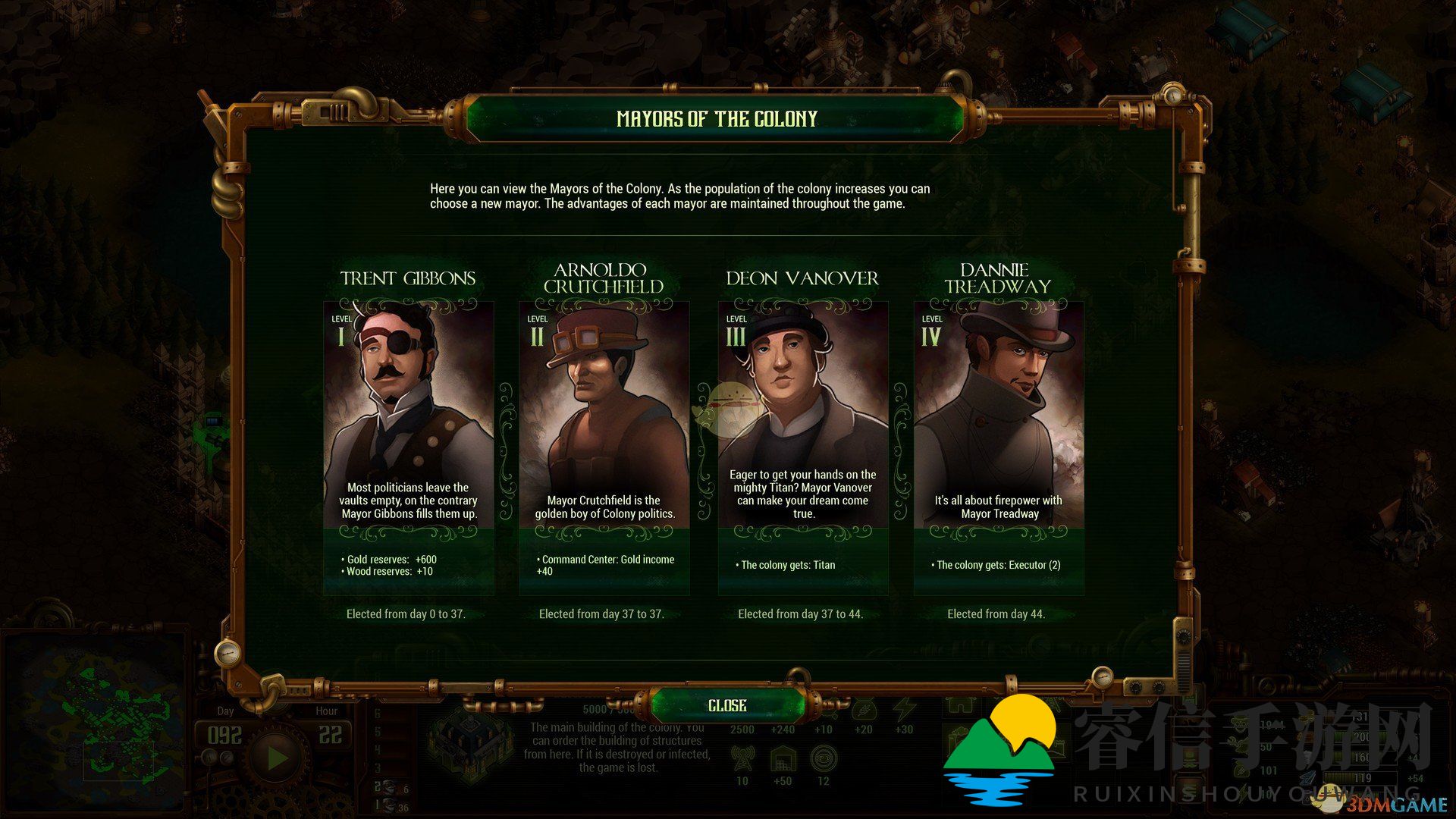Pick the Deon Vanover mayor card
Viewport: 1456px width, 819px height.
(802, 447)
